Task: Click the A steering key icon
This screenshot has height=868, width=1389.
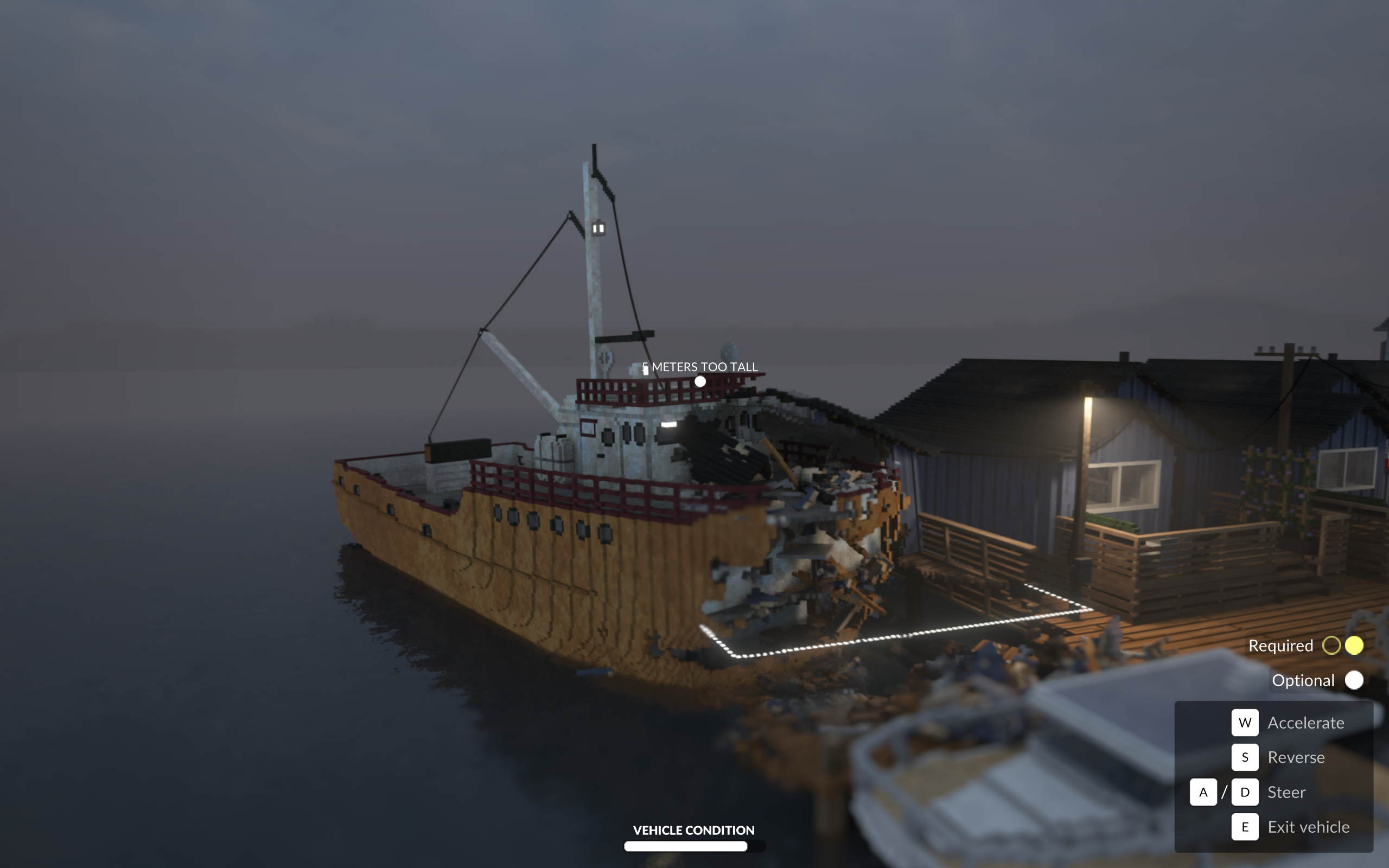Action: (1203, 792)
